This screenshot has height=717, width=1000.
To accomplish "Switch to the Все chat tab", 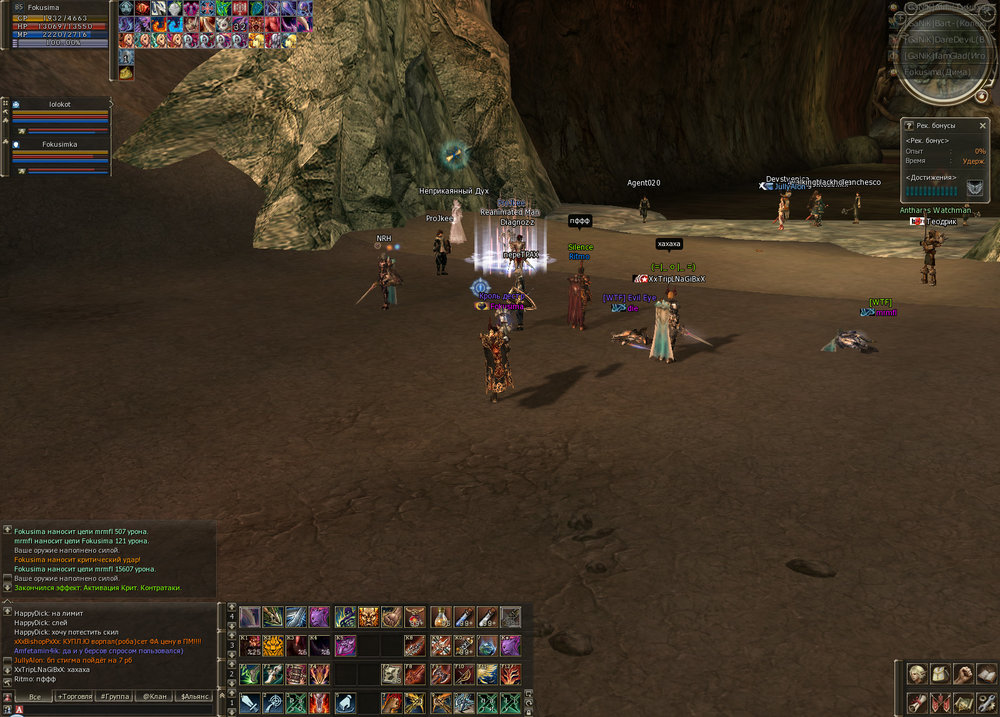I will pyautogui.click(x=35, y=696).
